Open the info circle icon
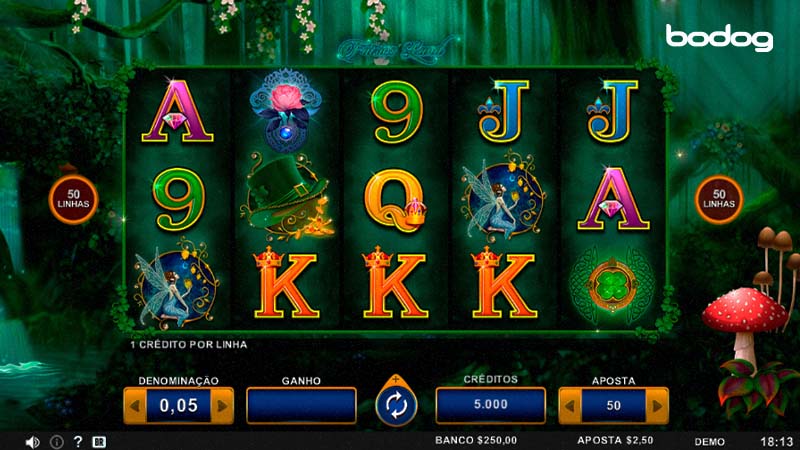The image size is (800, 450). point(56,441)
